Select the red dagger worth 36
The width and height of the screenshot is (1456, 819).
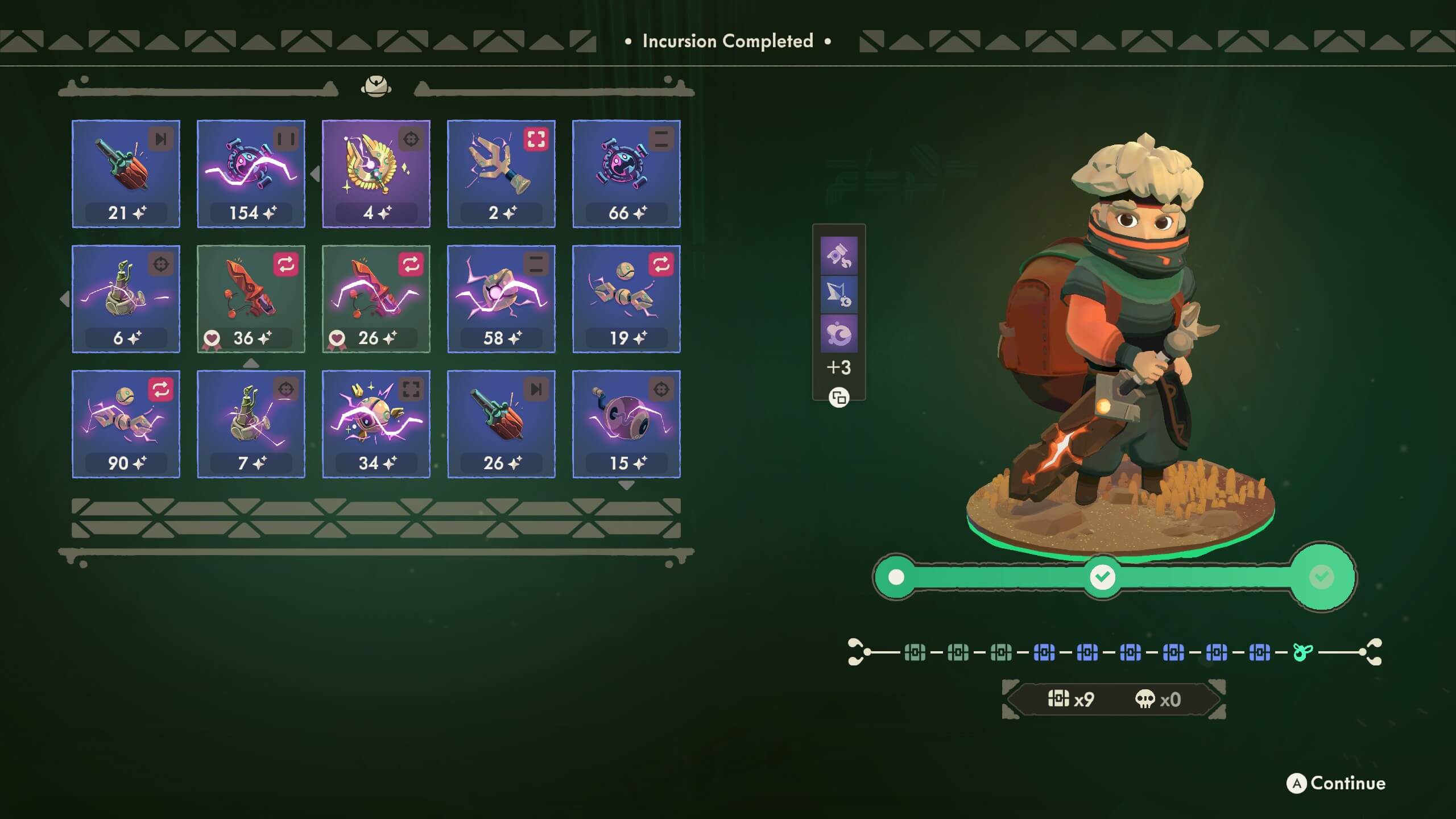pos(251,299)
